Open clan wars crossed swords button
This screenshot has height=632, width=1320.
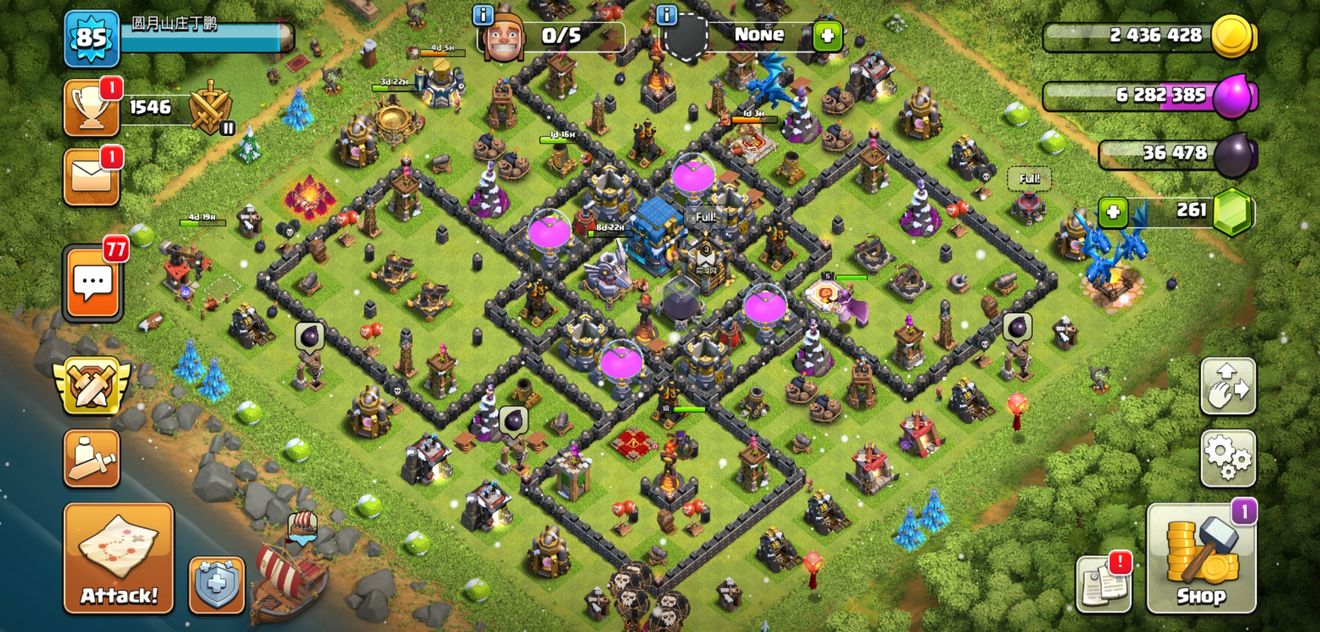(92, 385)
